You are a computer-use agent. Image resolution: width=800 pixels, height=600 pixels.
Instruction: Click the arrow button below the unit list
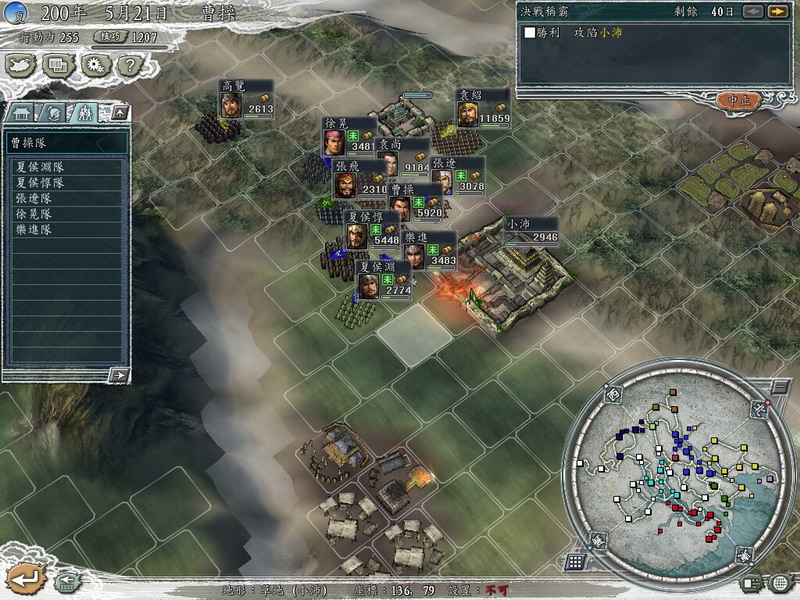click(119, 375)
